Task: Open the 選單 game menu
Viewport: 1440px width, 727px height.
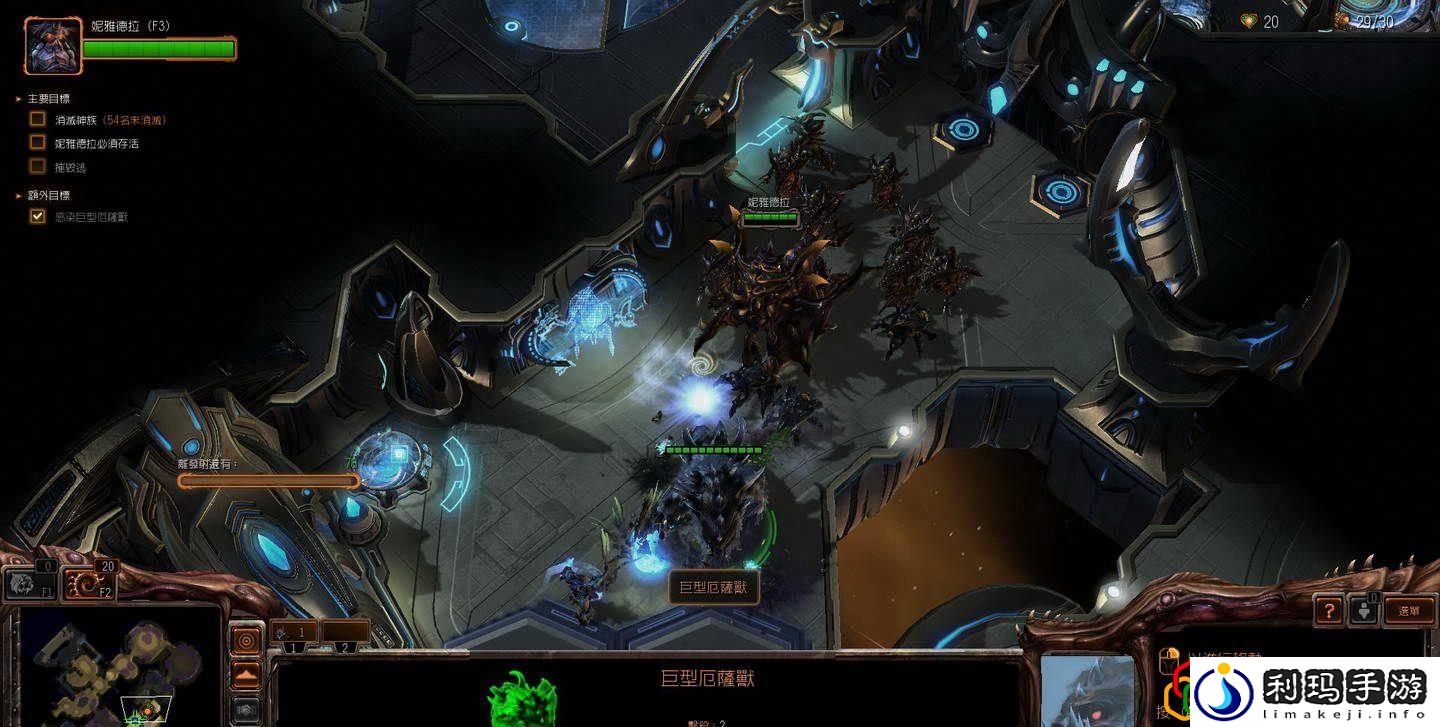Action: (x=1409, y=610)
